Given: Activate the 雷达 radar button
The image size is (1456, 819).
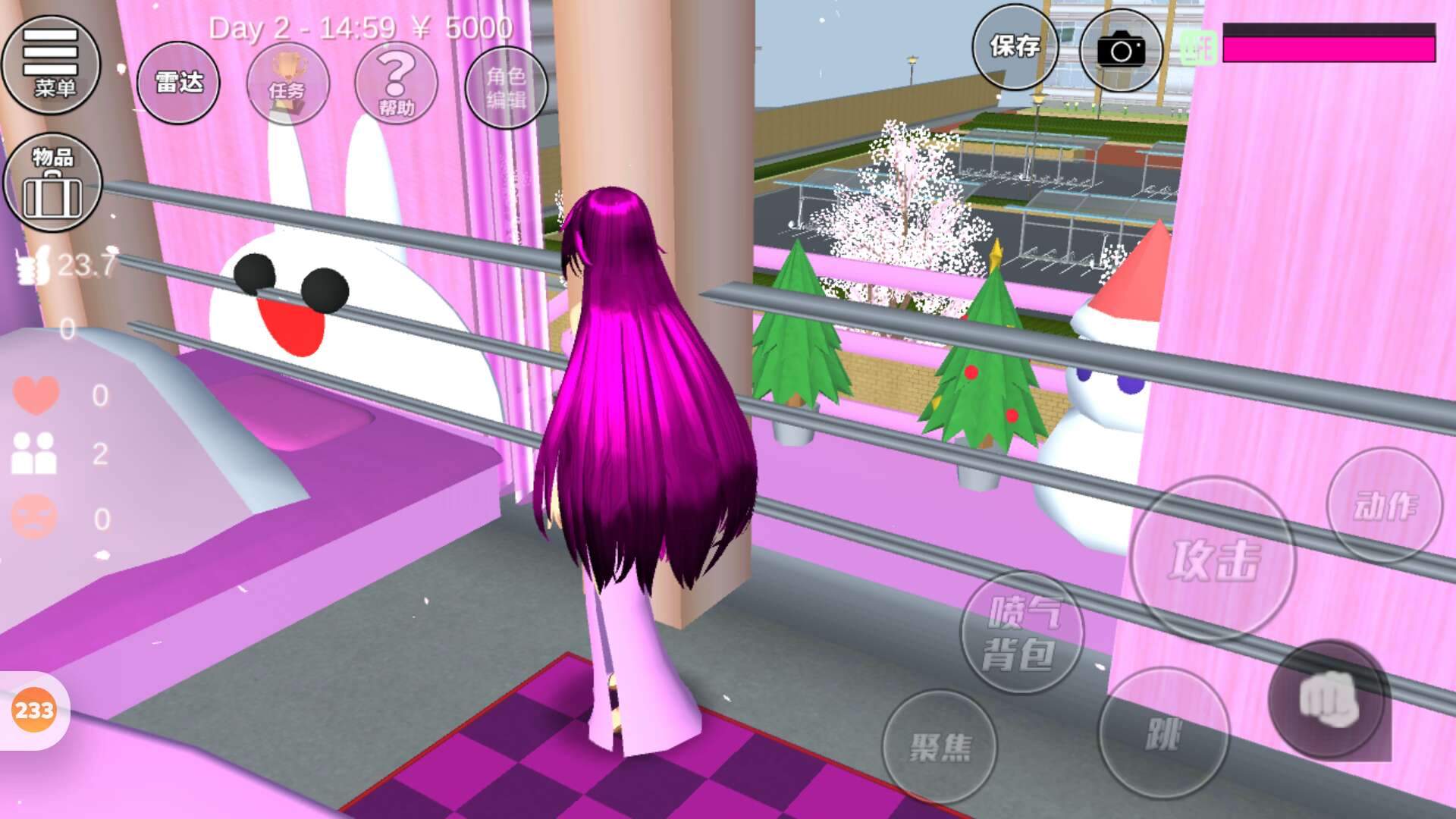Looking at the screenshot, I should [x=178, y=83].
